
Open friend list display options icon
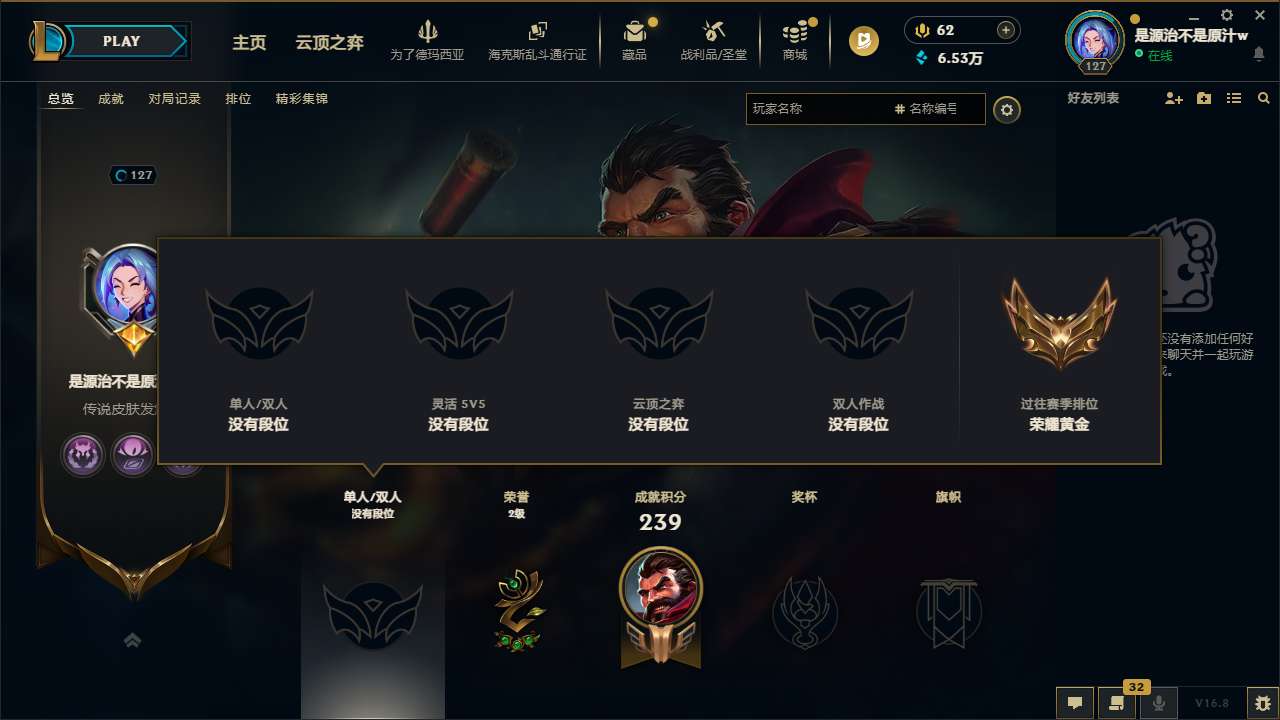[x=1233, y=98]
